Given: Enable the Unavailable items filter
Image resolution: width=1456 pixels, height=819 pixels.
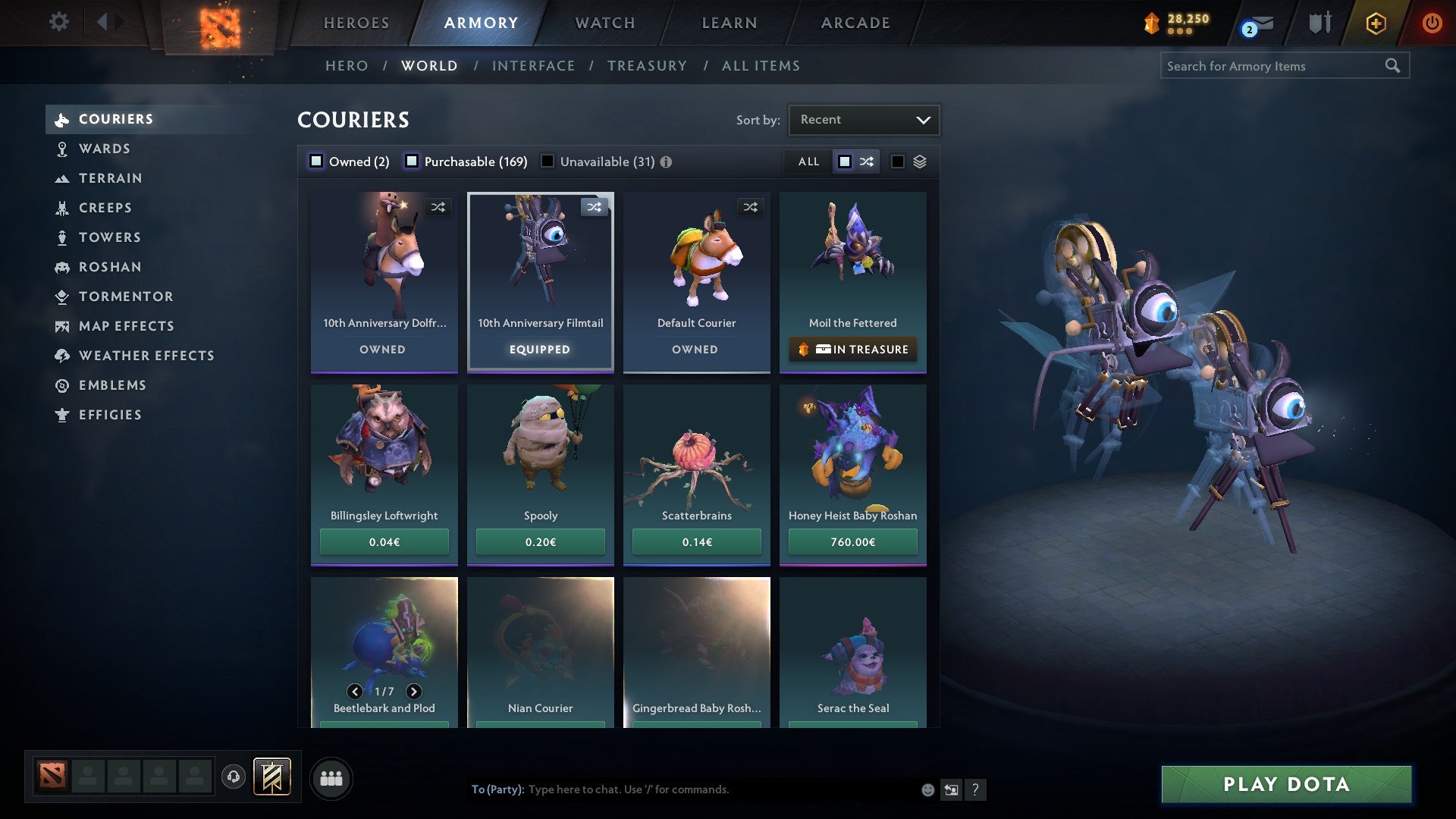Looking at the screenshot, I should coord(548,162).
